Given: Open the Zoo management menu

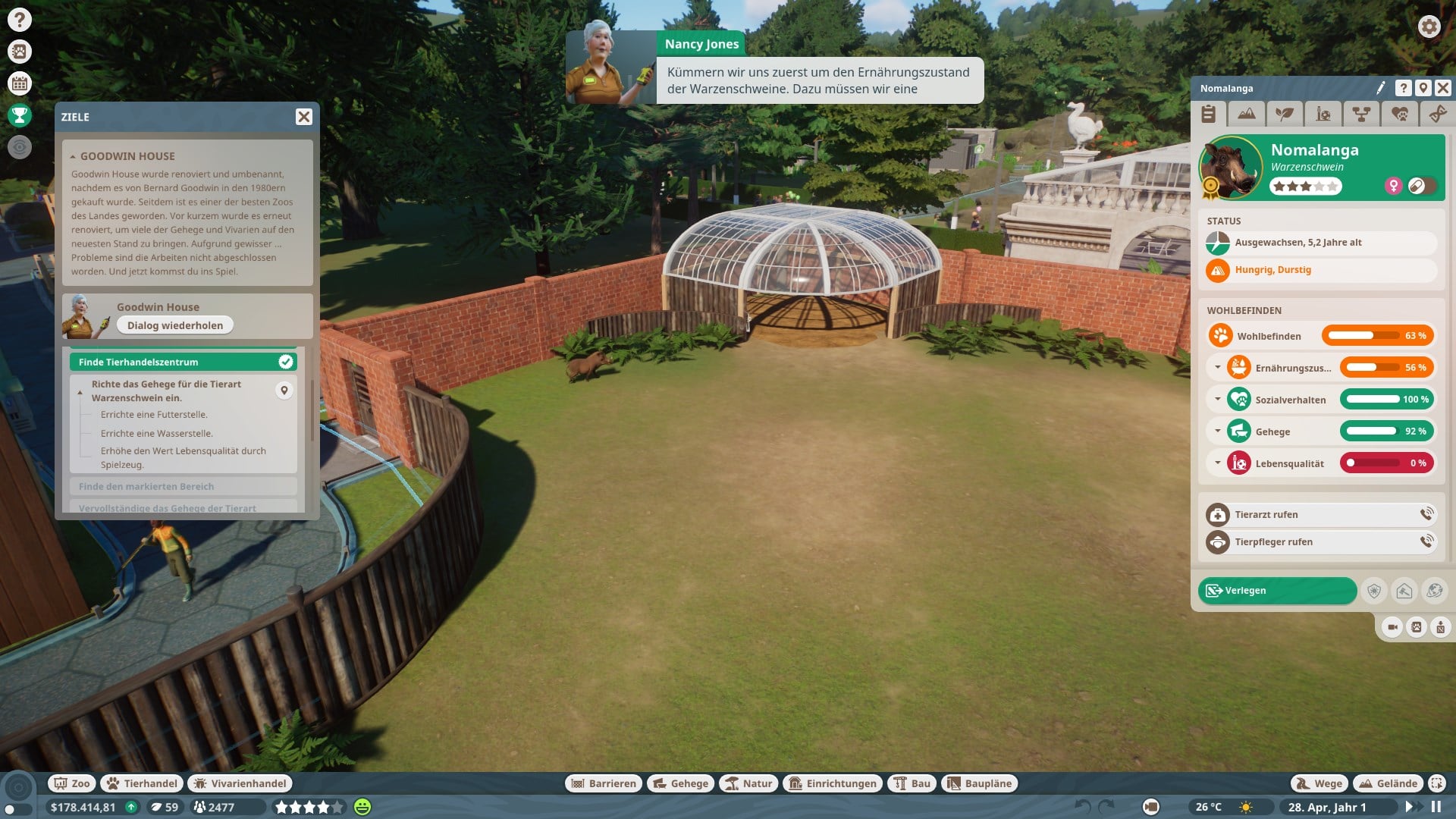Looking at the screenshot, I should [71, 783].
